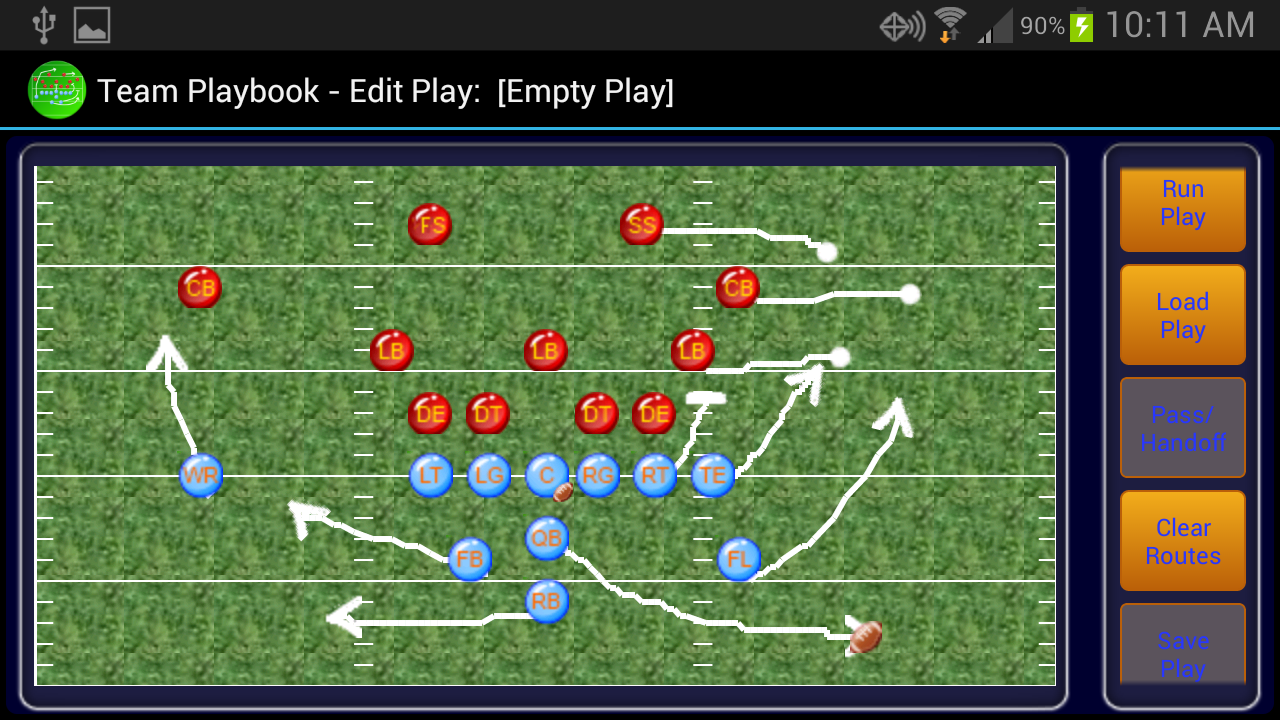Screen dimensions: 1280x720
Task: Select the QB player marker
Action: tap(546, 537)
